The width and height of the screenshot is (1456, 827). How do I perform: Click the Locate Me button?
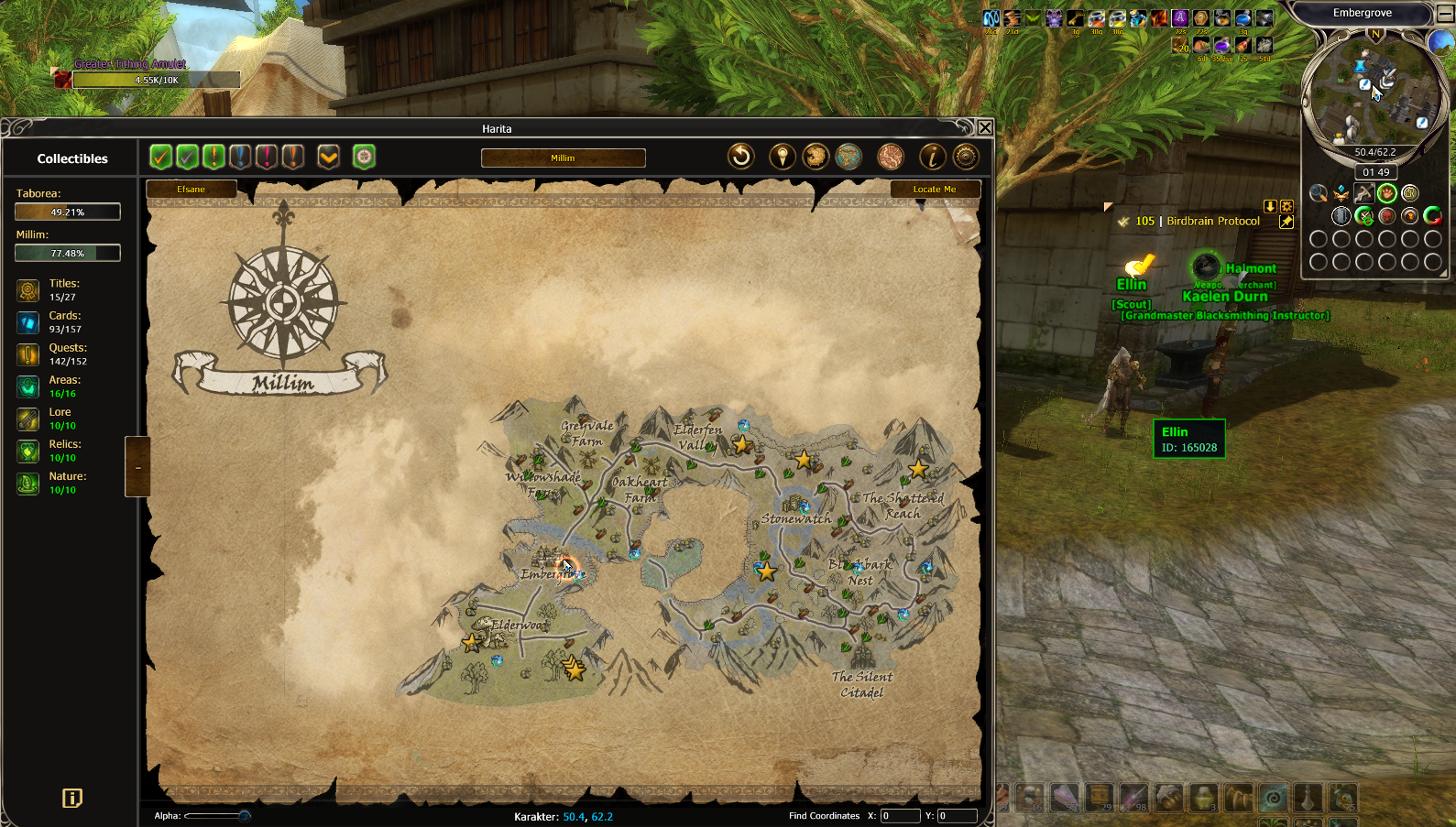point(935,190)
